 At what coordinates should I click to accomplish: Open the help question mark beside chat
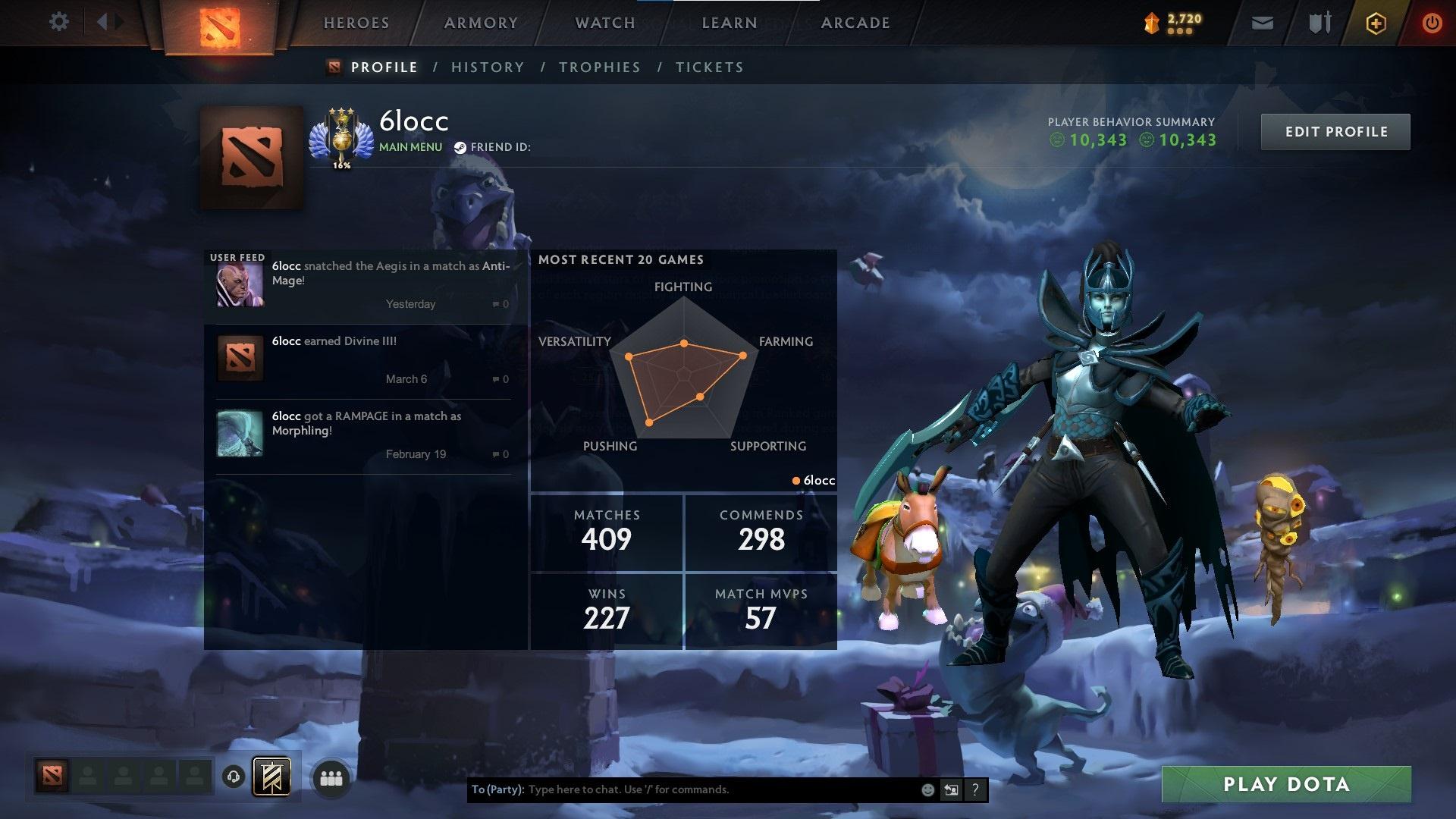coord(975,789)
